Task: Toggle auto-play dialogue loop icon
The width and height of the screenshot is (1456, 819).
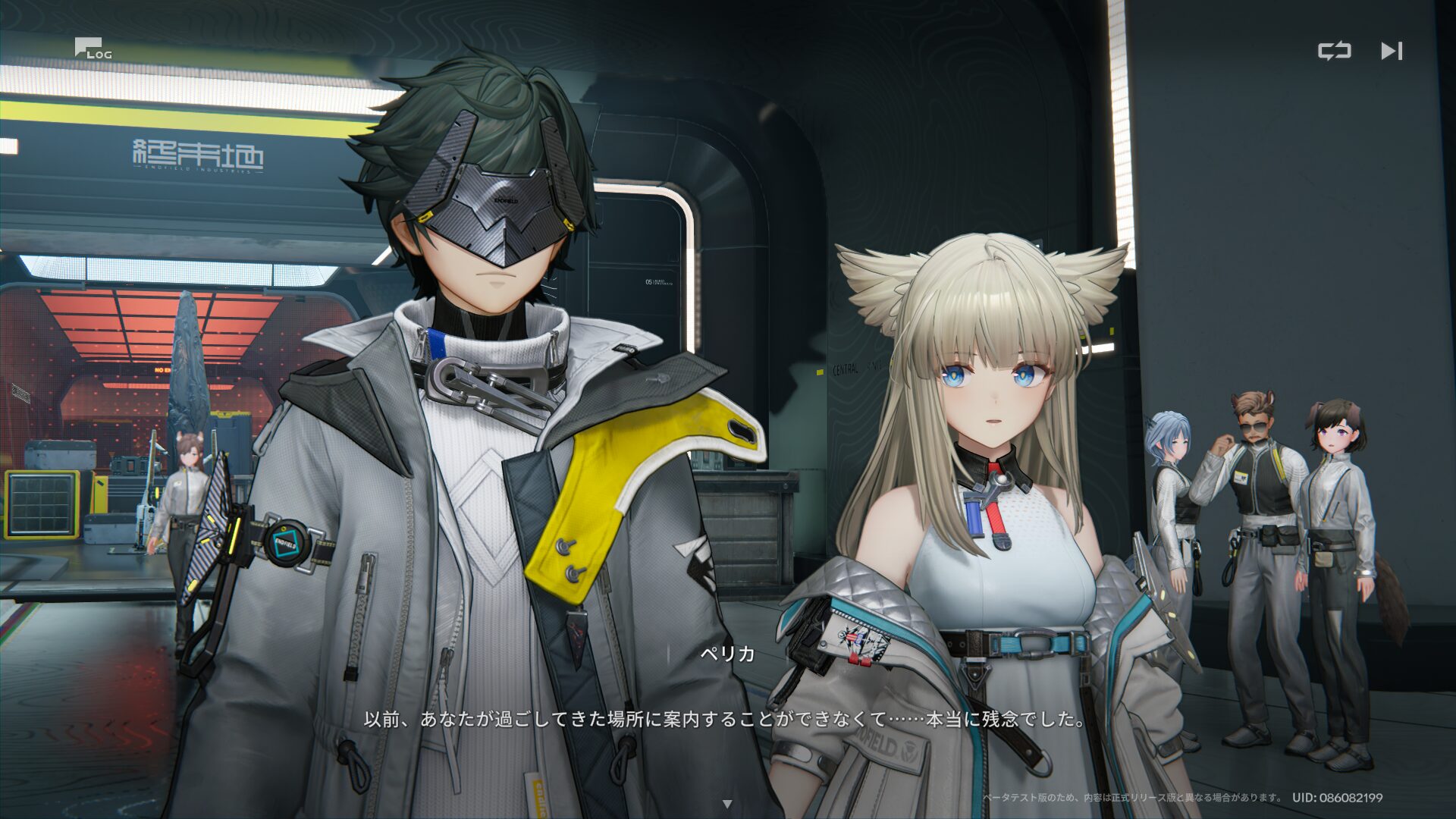Action: [1334, 51]
